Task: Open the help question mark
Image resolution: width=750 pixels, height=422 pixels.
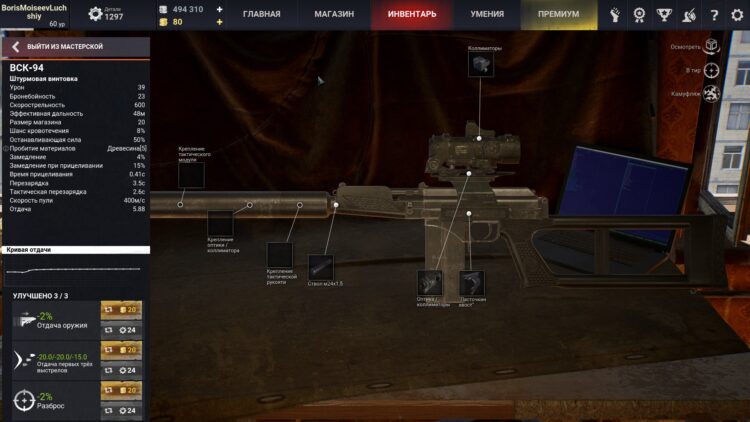Action: pyautogui.click(x=714, y=15)
